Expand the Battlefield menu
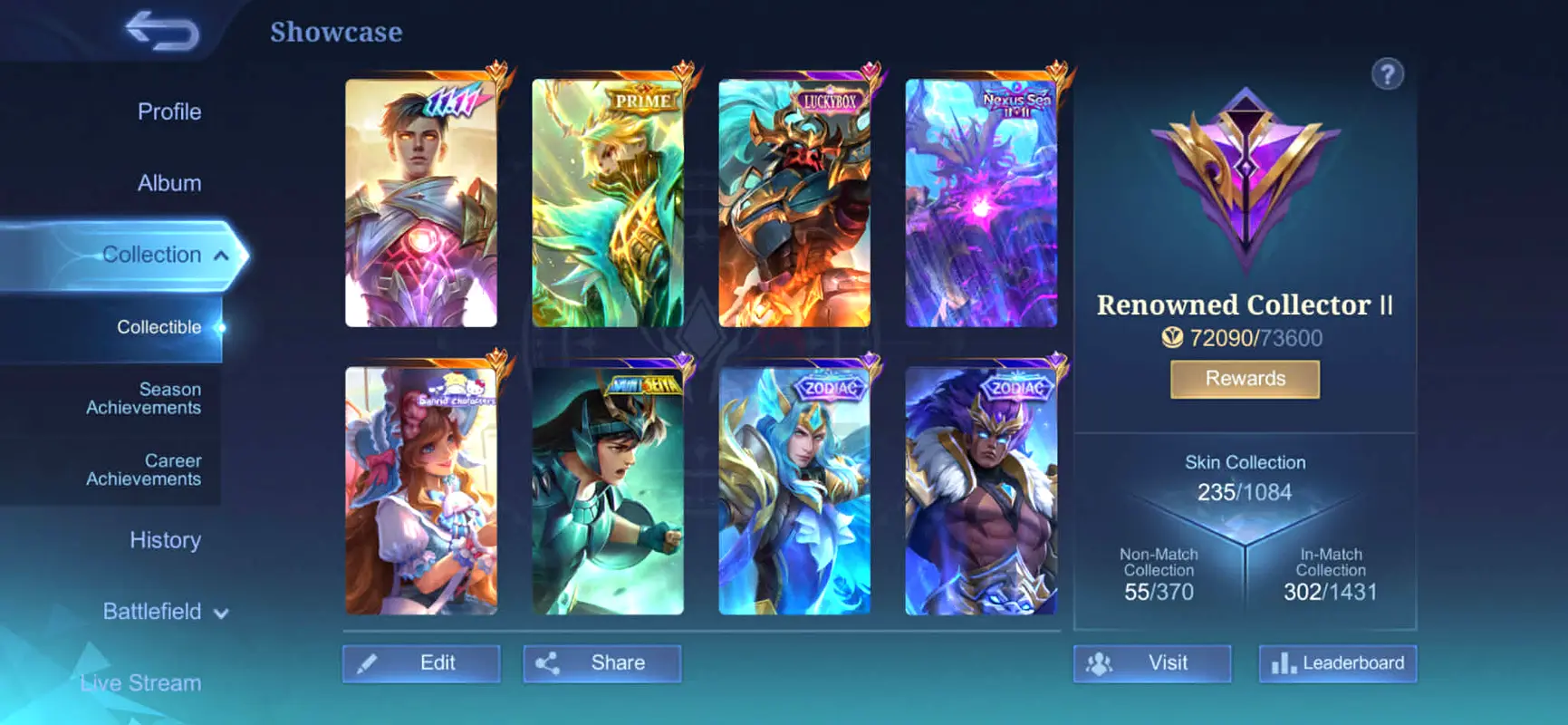1568x725 pixels. point(164,612)
